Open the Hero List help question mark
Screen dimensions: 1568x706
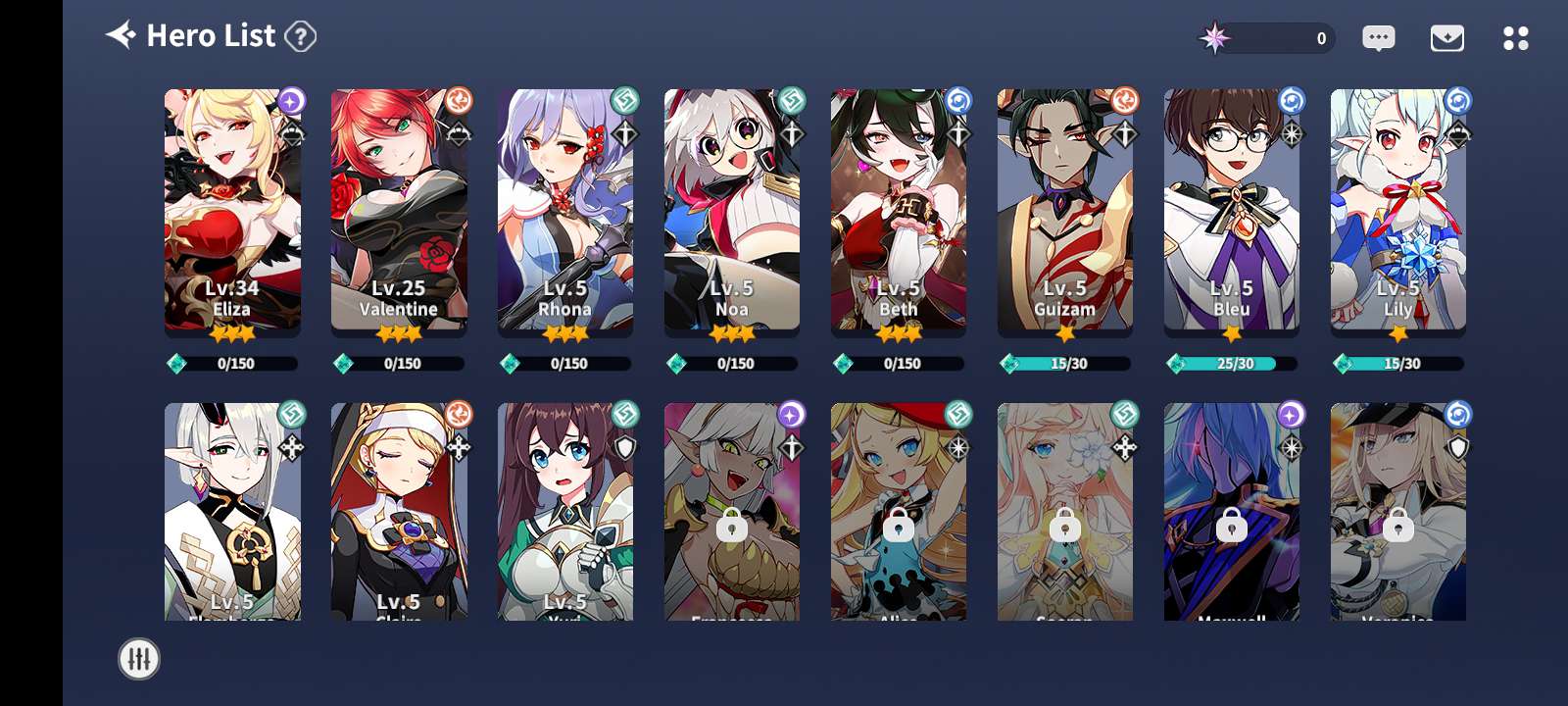301,37
